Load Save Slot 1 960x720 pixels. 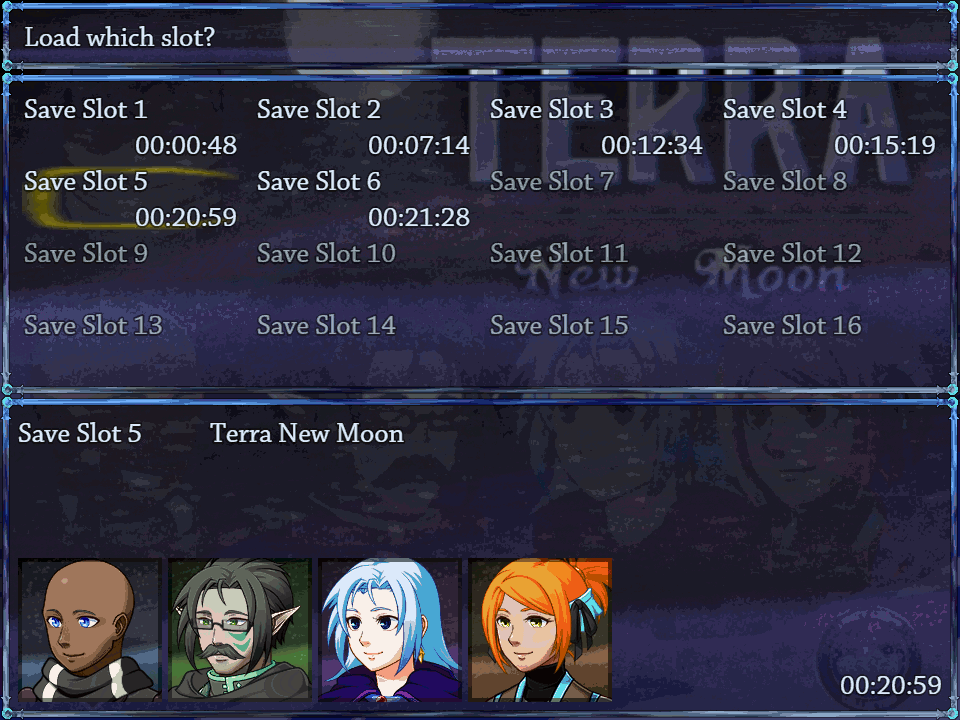(130, 127)
